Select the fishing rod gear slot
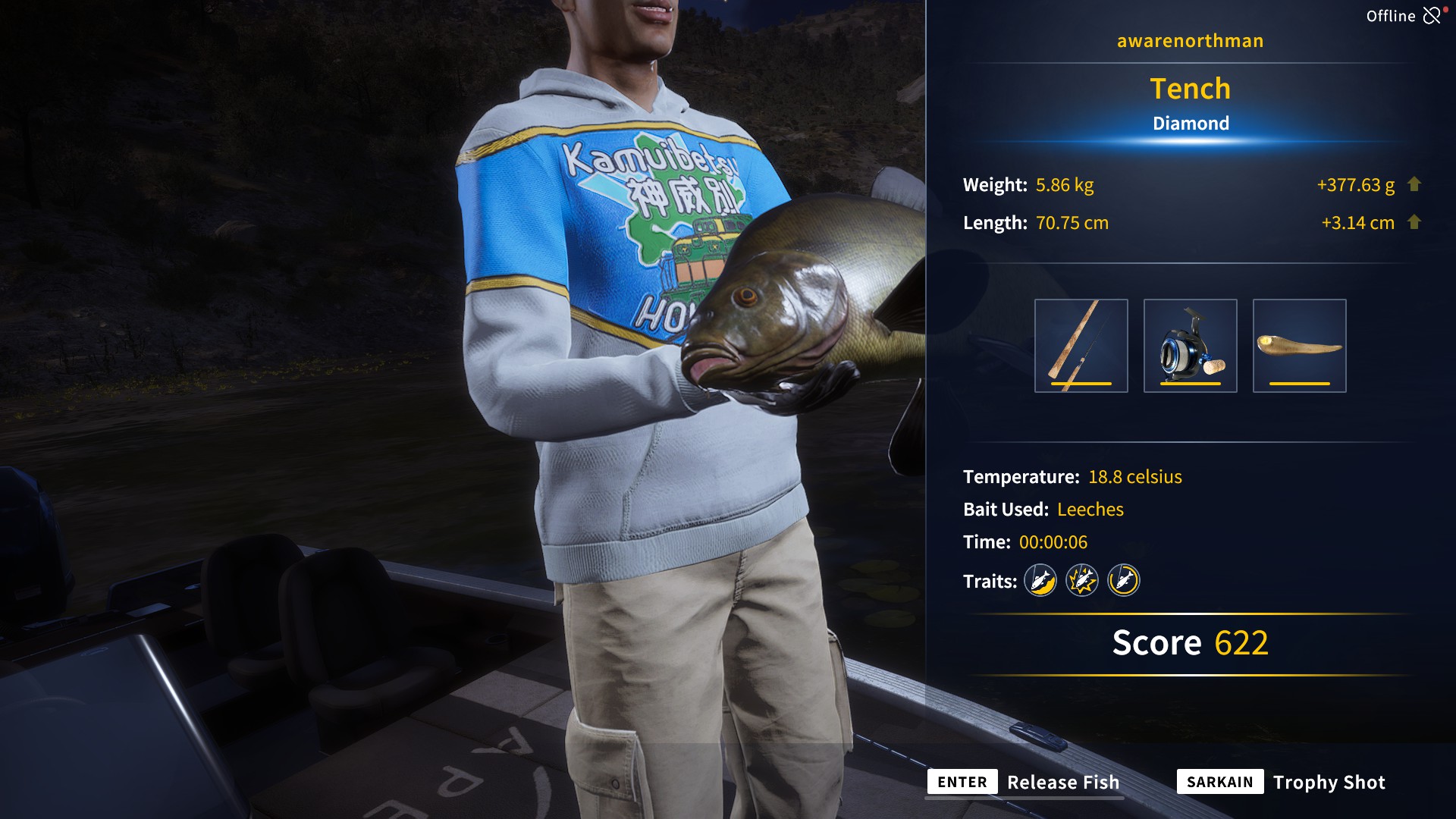The height and width of the screenshot is (819, 1456). (x=1081, y=346)
